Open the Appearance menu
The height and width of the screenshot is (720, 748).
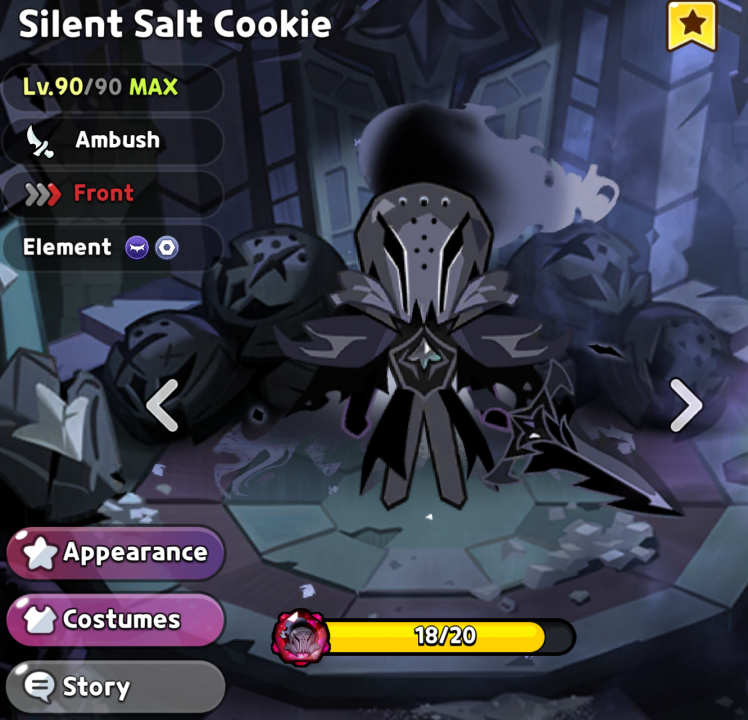pos(116,552)
